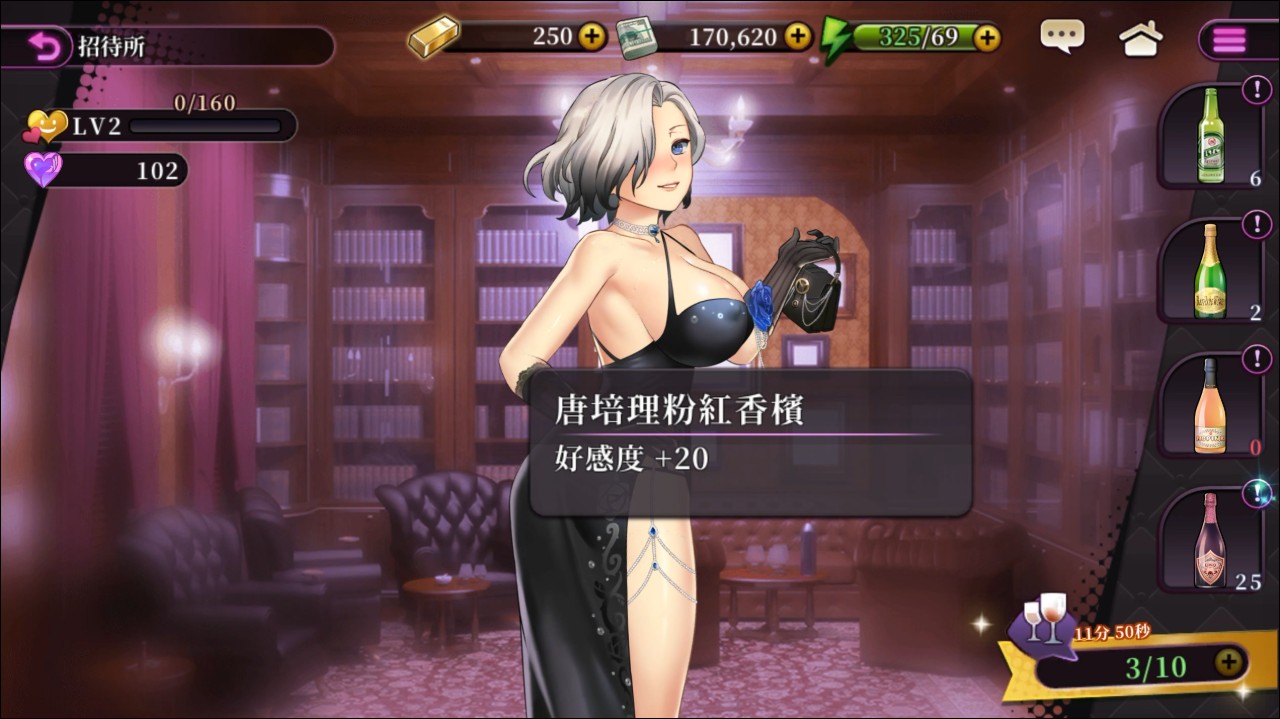This screenshot has height=719, width=1280.
Task: Return to the home screen
Action: (1140, 39)
